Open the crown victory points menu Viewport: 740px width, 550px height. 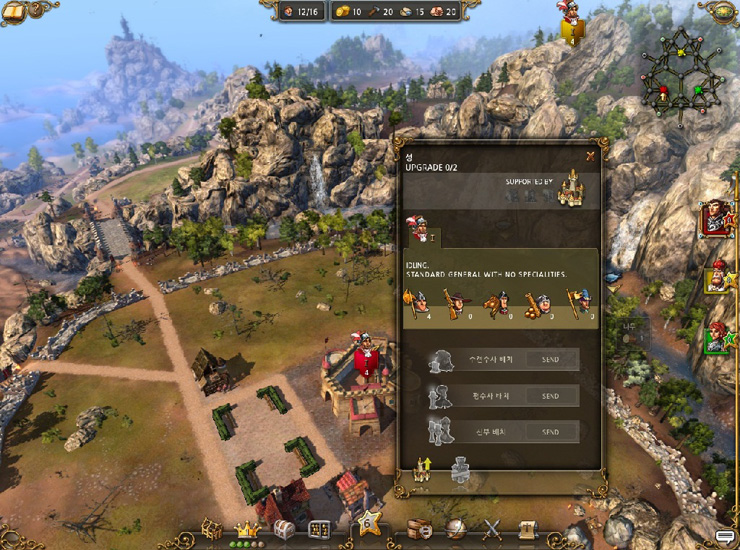click(x=246, y=528)
